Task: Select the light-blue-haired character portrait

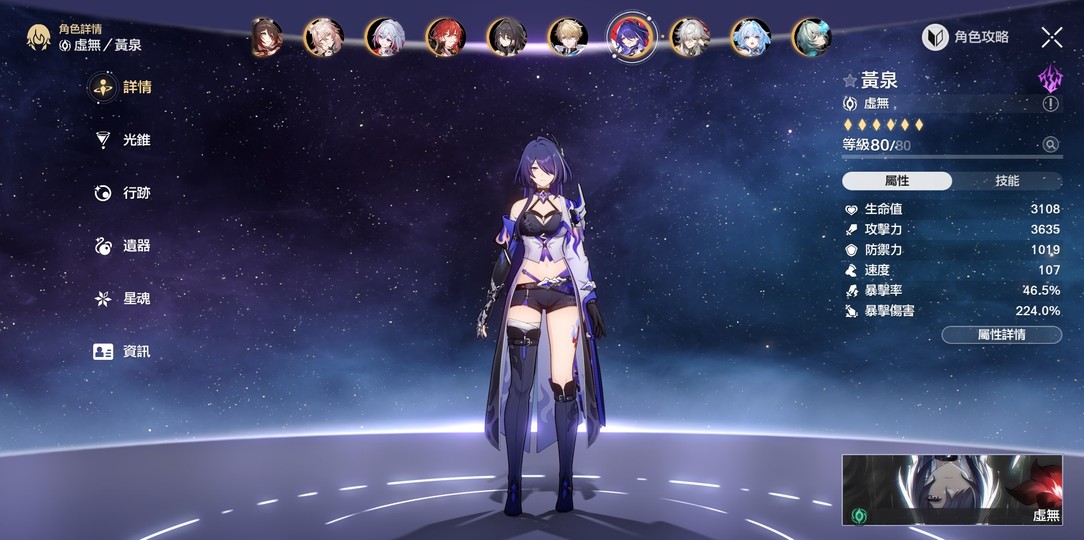Action: coord(751,37)
